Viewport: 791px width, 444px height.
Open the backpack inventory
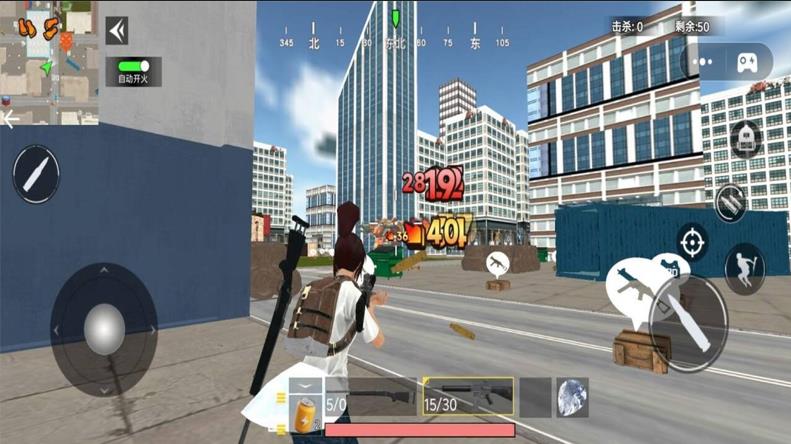click(x=746, y=139)
